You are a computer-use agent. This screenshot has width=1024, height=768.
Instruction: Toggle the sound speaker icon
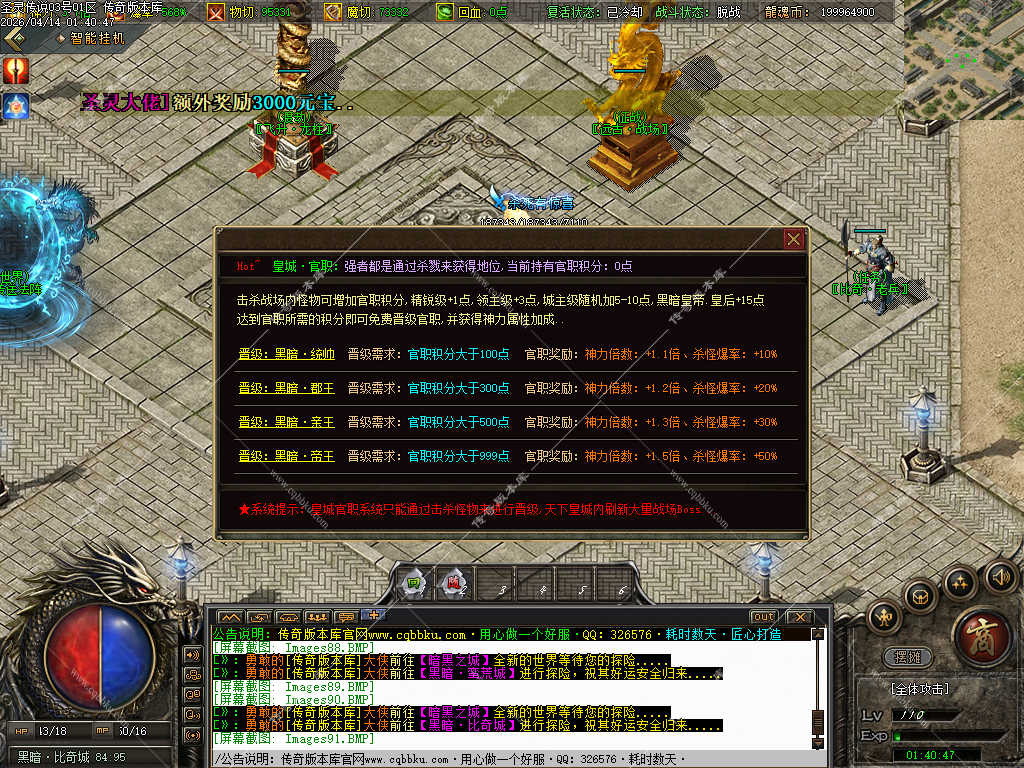[x=1001, y=577]
